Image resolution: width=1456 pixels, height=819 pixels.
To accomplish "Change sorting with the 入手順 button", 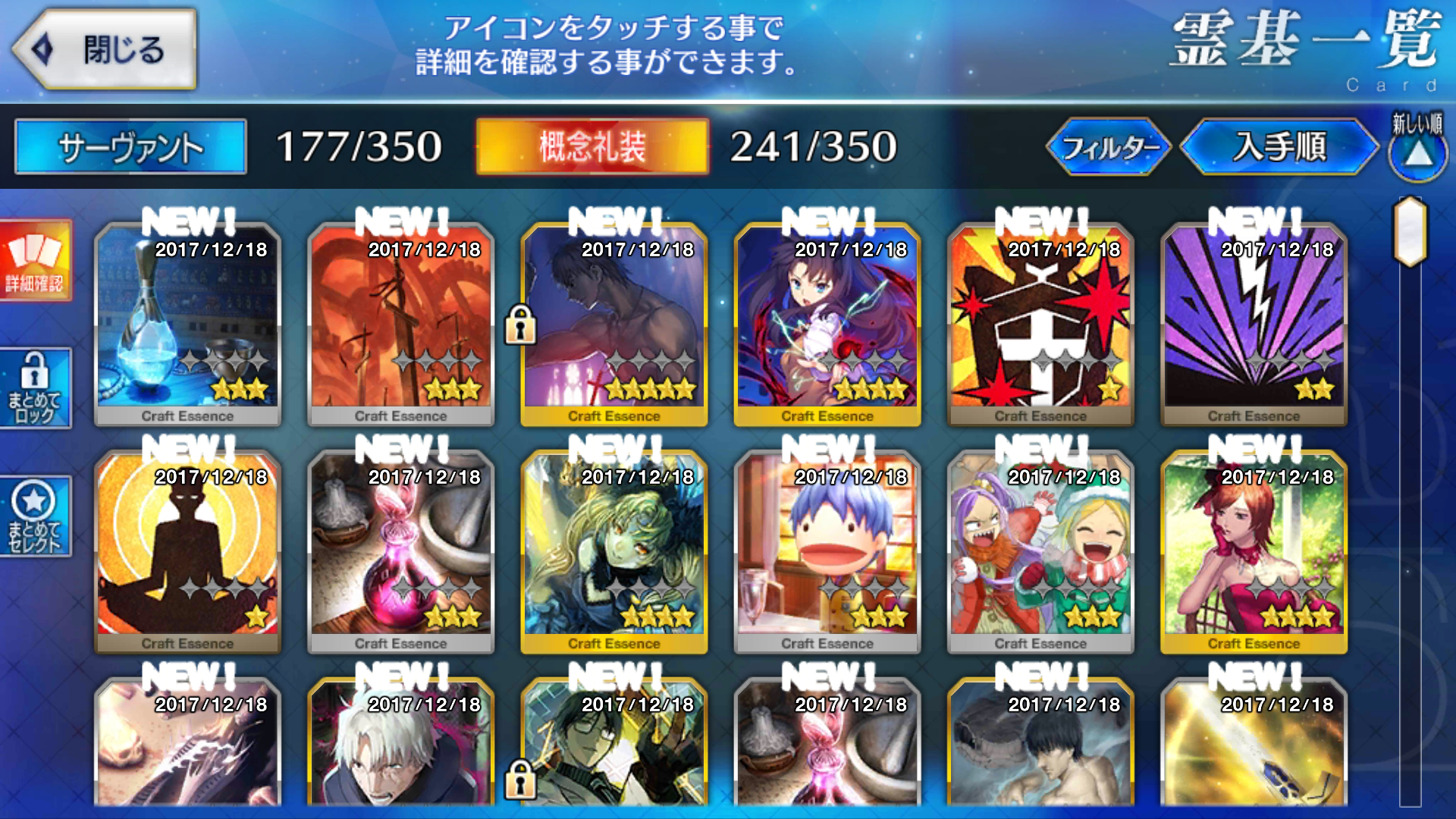I will pyautogui.click(x=1279, y=147).
